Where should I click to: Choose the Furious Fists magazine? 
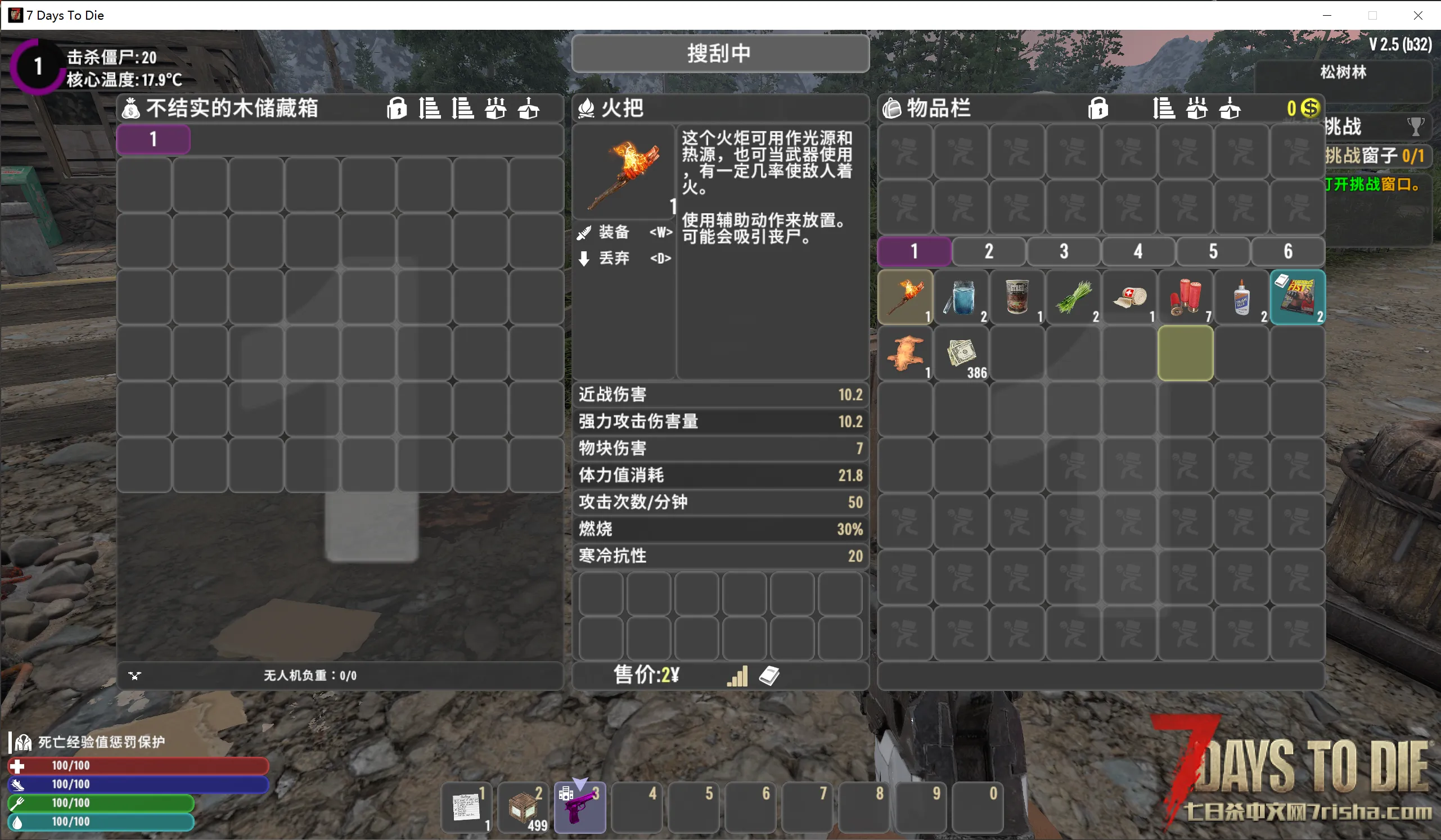[x=1298, y=297]
